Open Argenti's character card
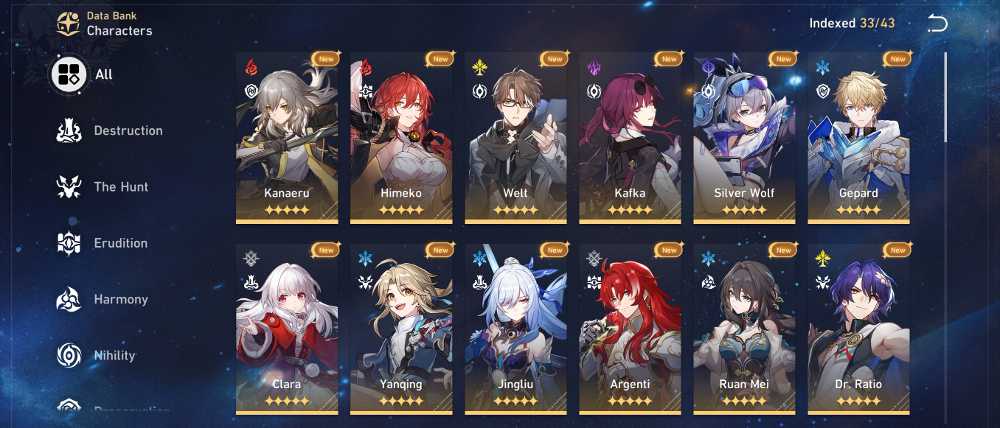The height and width of the screenshot is (428, 1000). pos(630,330)
